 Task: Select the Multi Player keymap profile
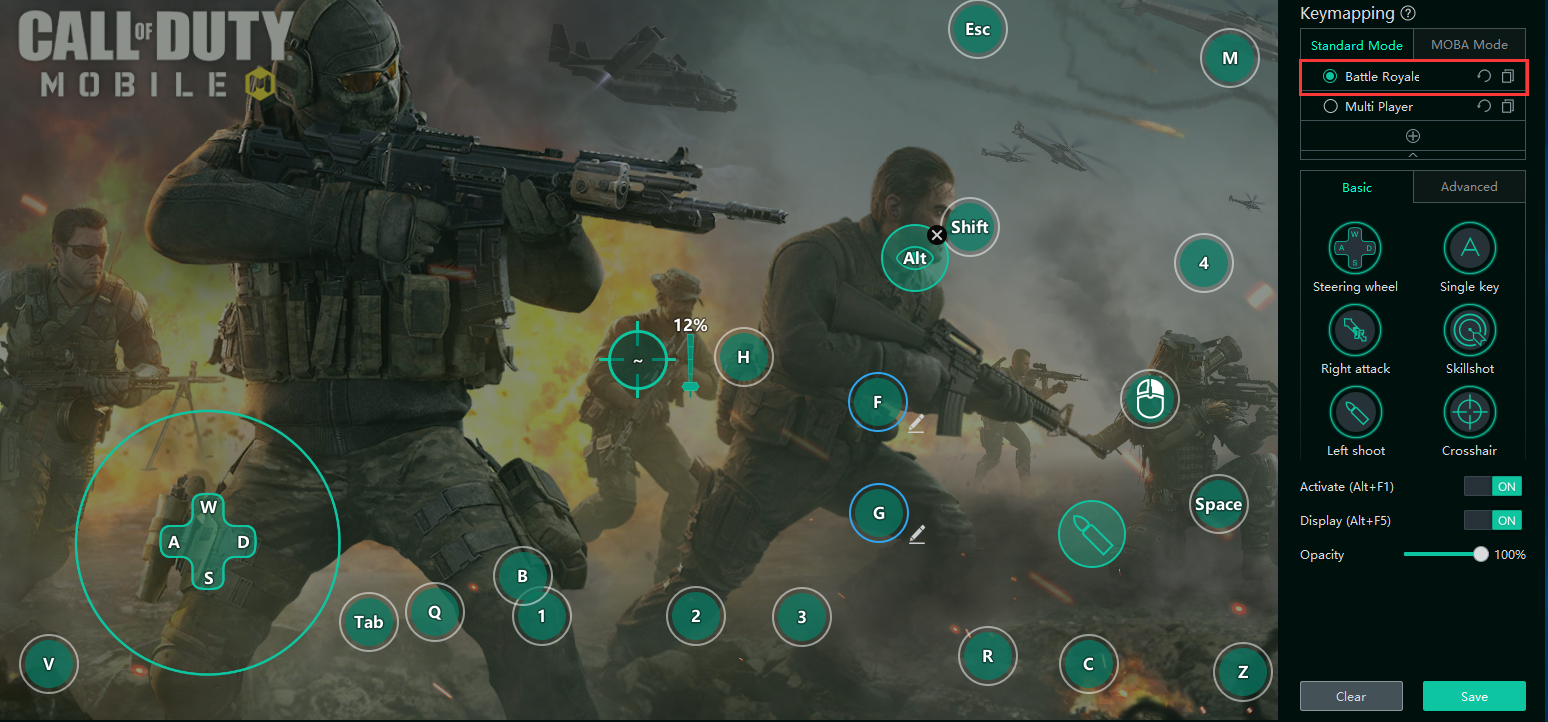[1331, 106]
